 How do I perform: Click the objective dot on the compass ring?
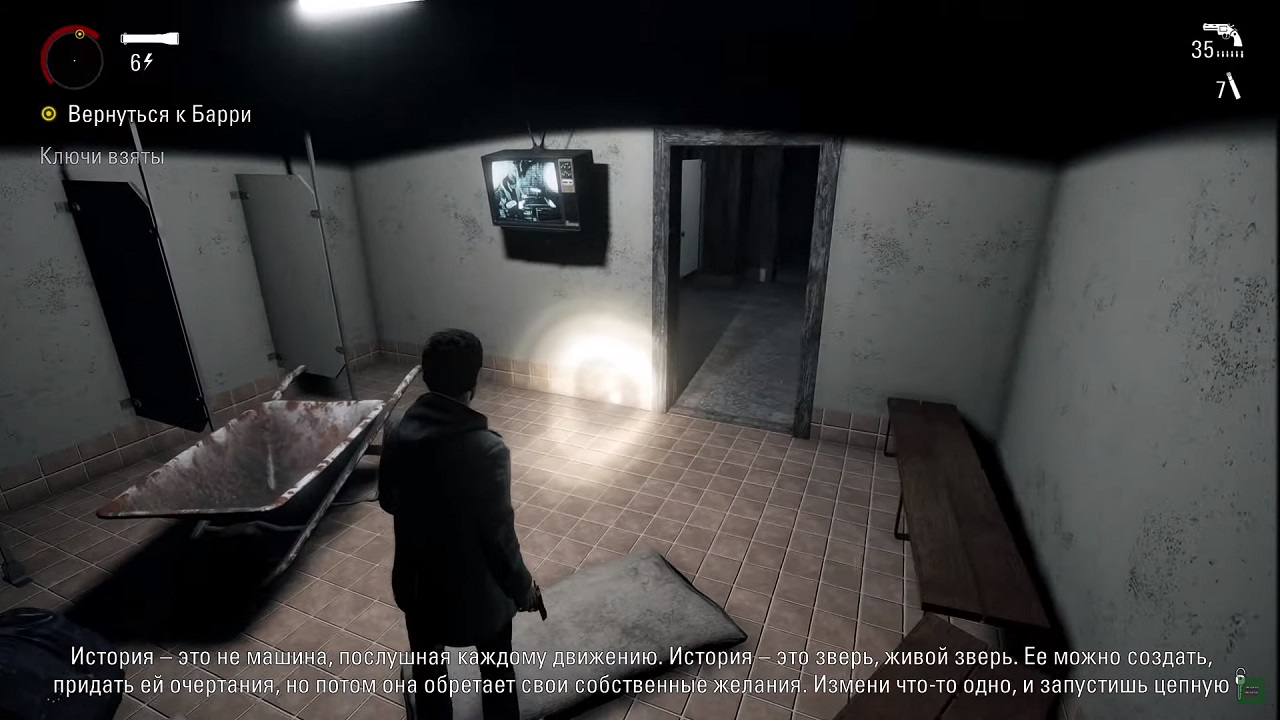click(79, 34)
